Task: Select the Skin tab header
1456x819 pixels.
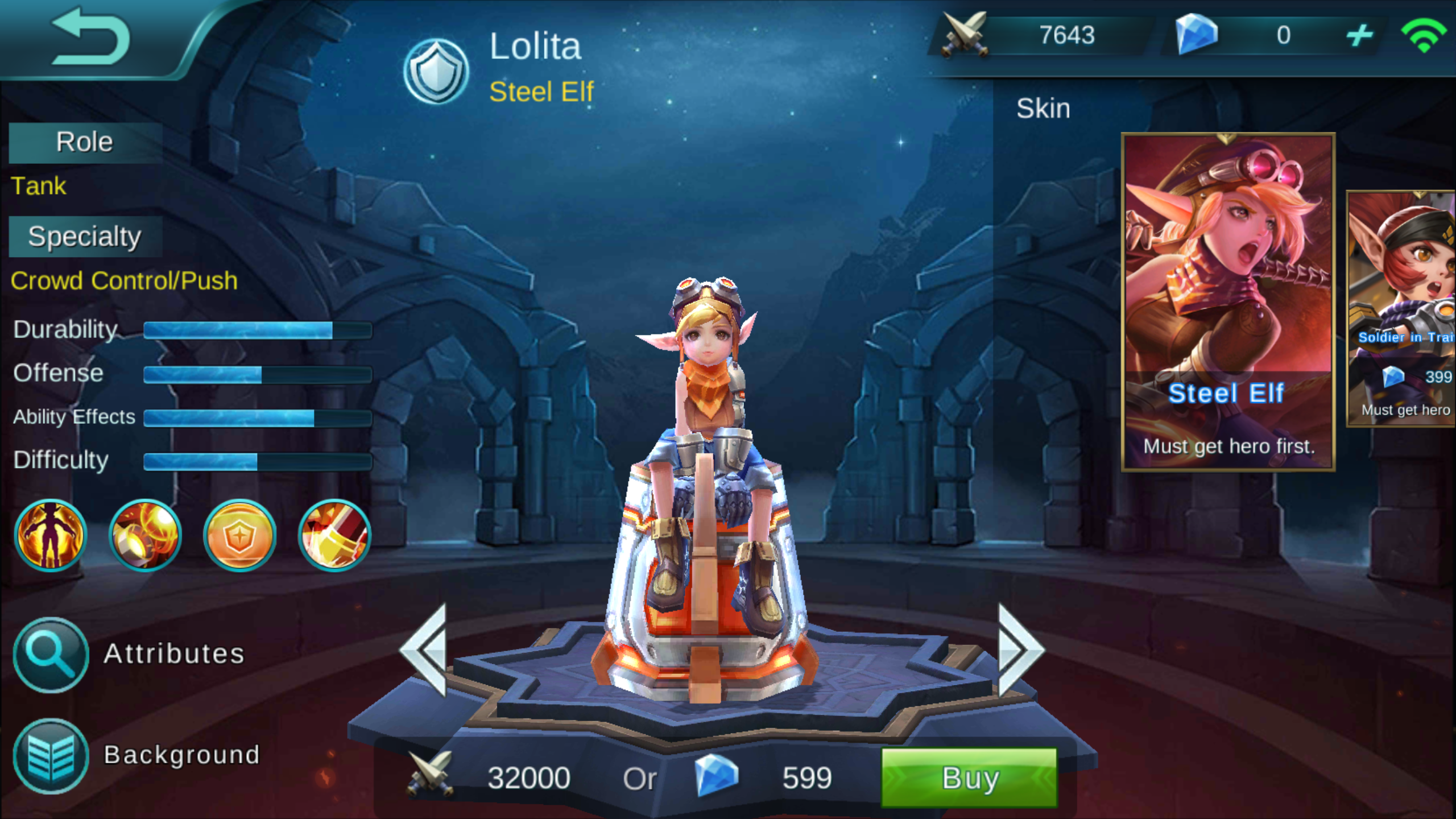Action: click(x=1044, y=108)
